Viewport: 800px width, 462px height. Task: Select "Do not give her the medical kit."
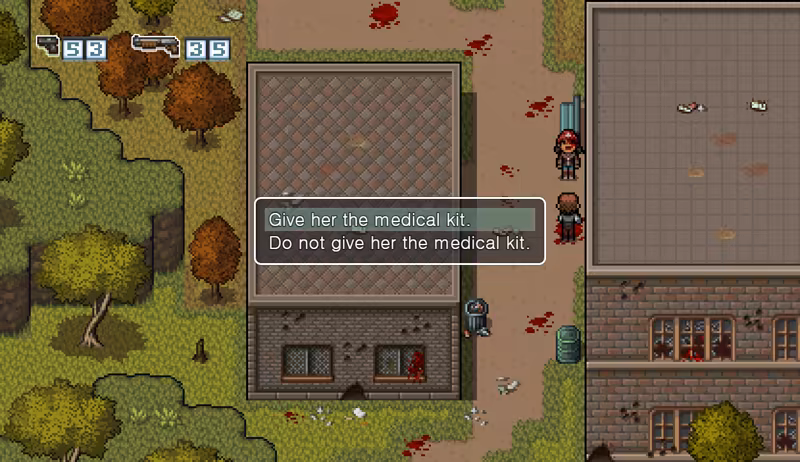pos(398,243)
